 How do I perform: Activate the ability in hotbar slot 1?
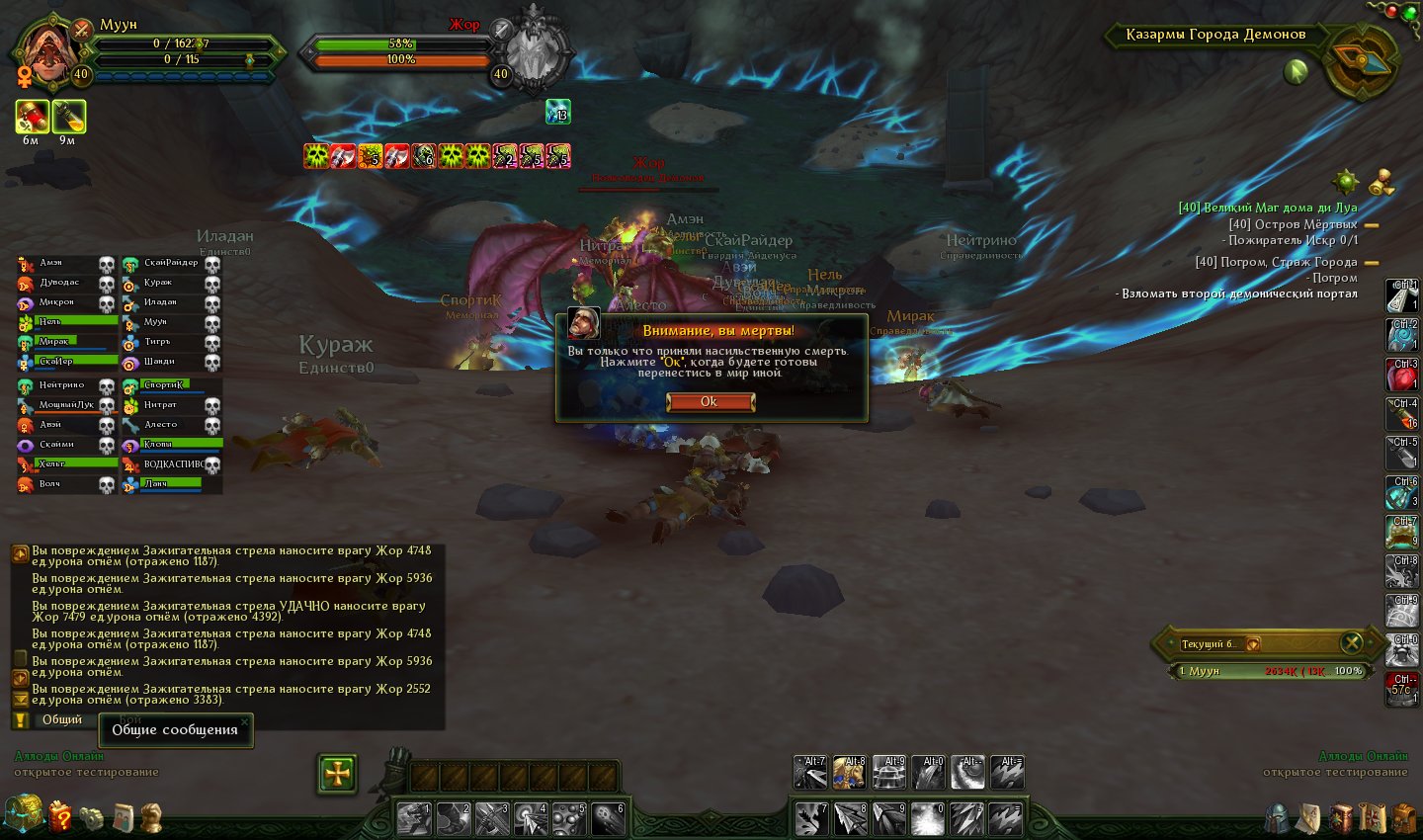(x=413, y=819)
